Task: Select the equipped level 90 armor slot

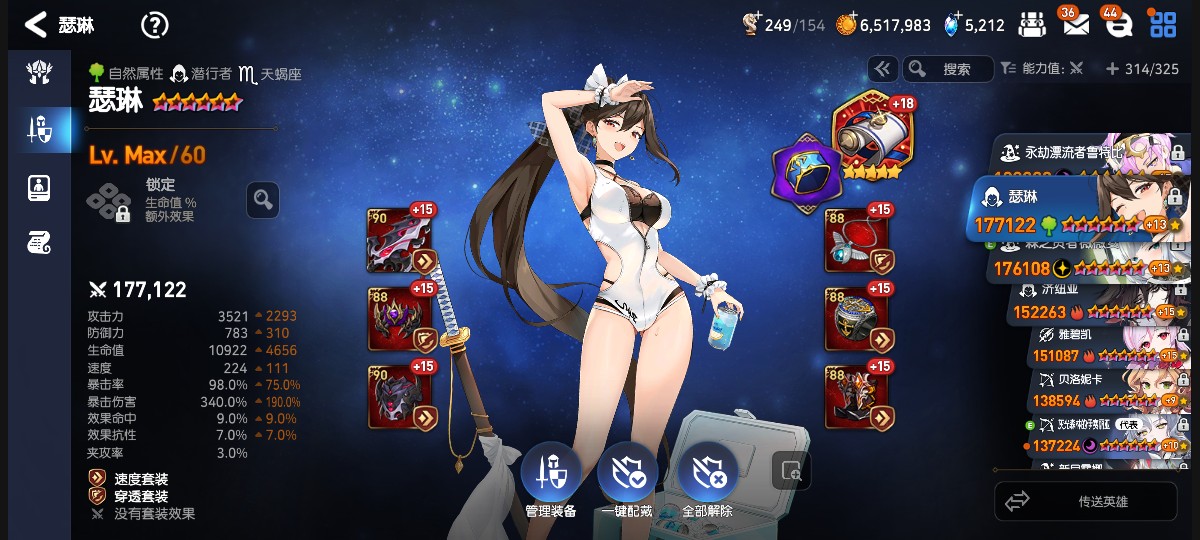Action: point(401,396)
